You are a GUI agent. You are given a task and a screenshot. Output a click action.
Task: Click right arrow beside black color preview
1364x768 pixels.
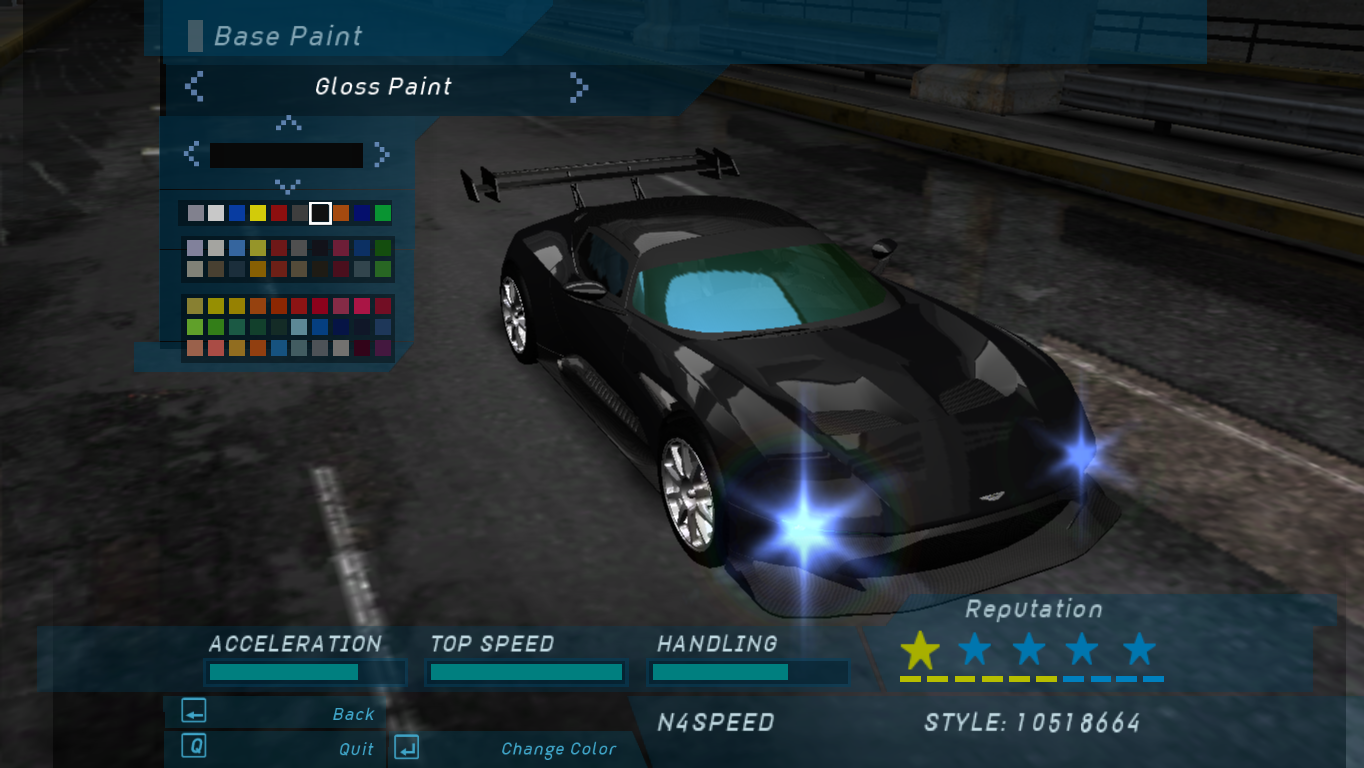click(x=381, y=154)
